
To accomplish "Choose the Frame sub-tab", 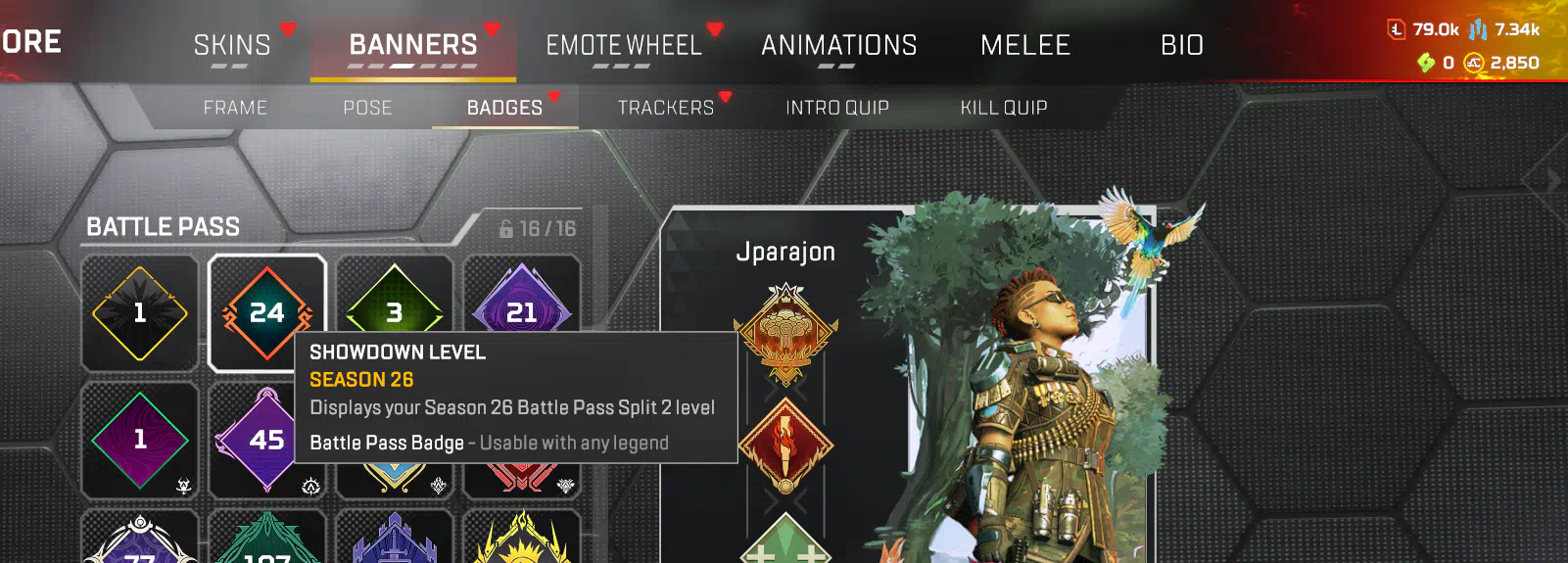I will [x=235, y=108].
